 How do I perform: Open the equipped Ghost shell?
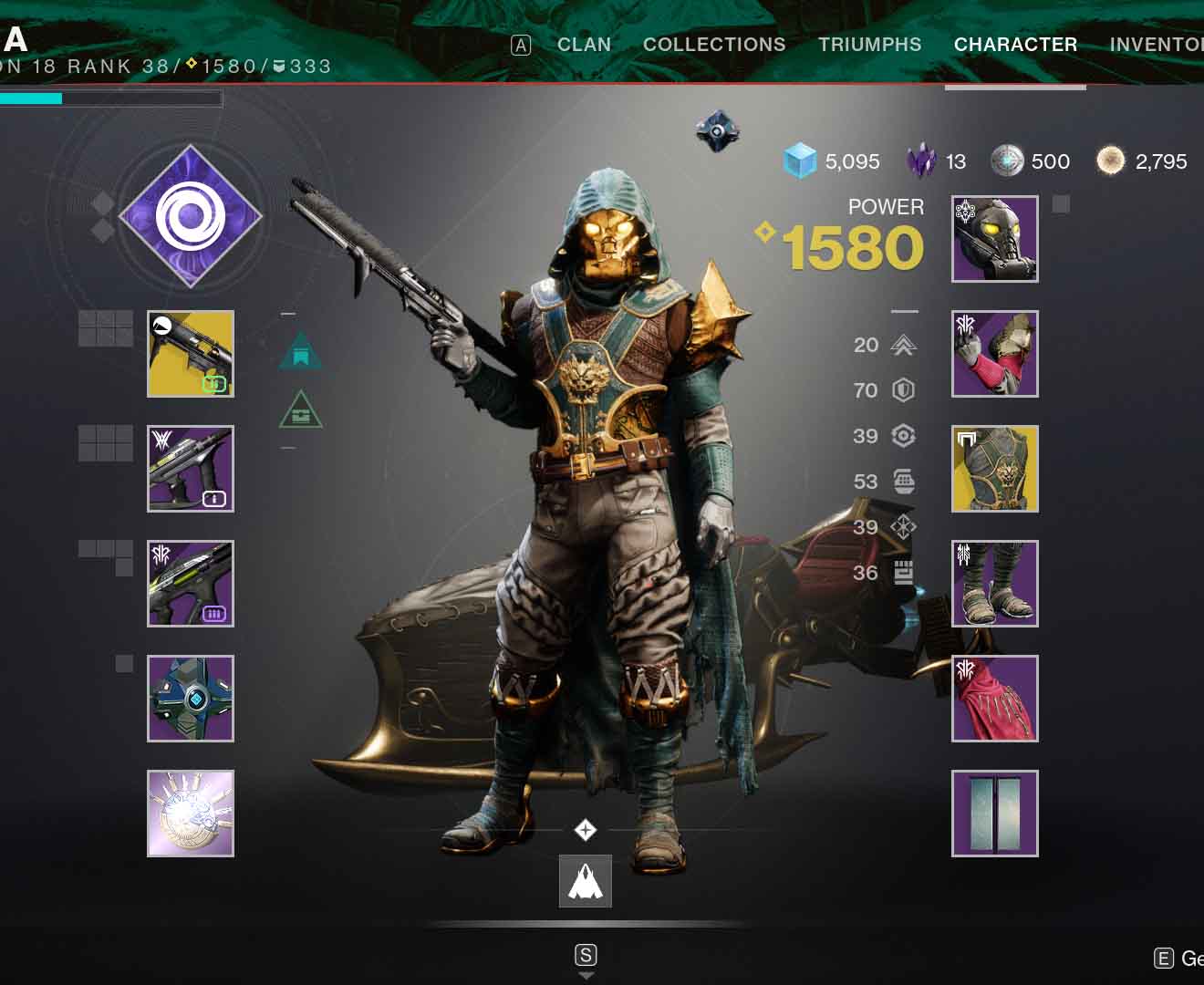pos(190,699)
